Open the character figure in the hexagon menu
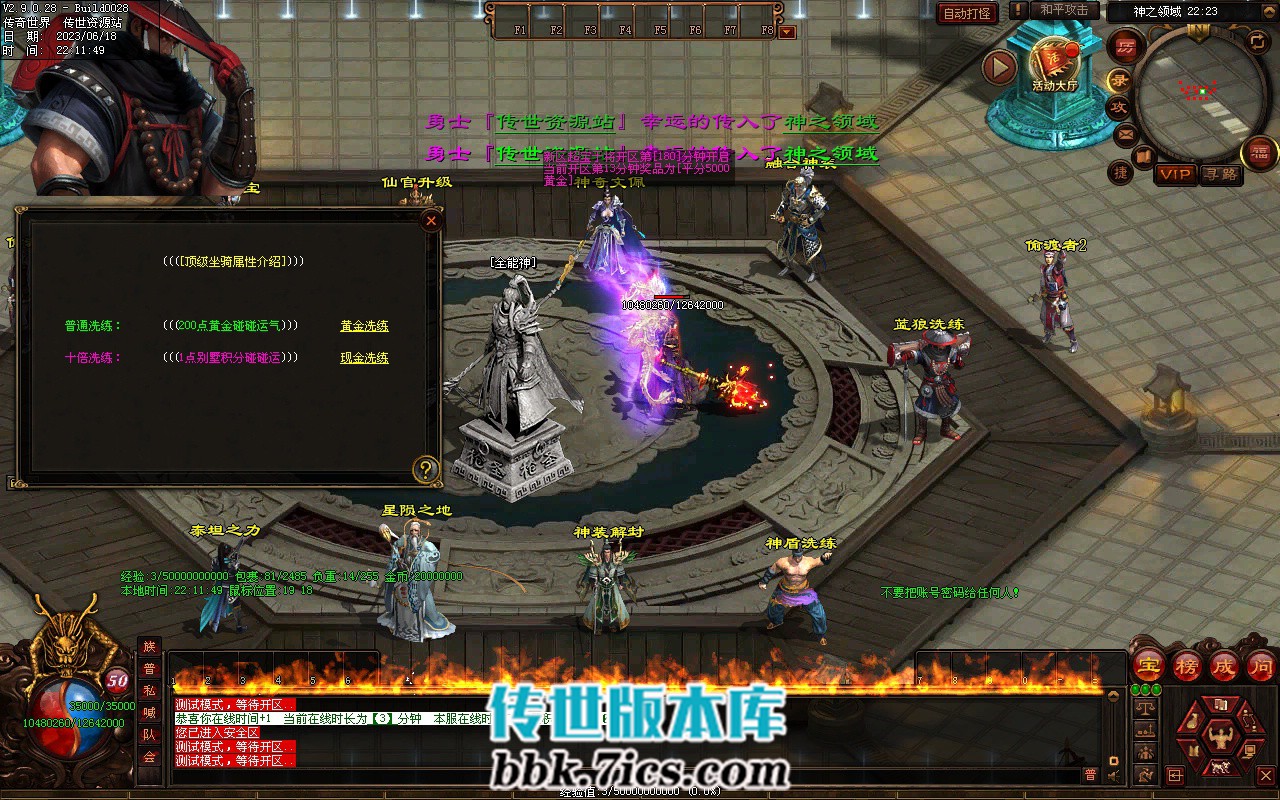Image resolution: width=1280 pixels, height=800 pixels. click(x=1219, y=738)
